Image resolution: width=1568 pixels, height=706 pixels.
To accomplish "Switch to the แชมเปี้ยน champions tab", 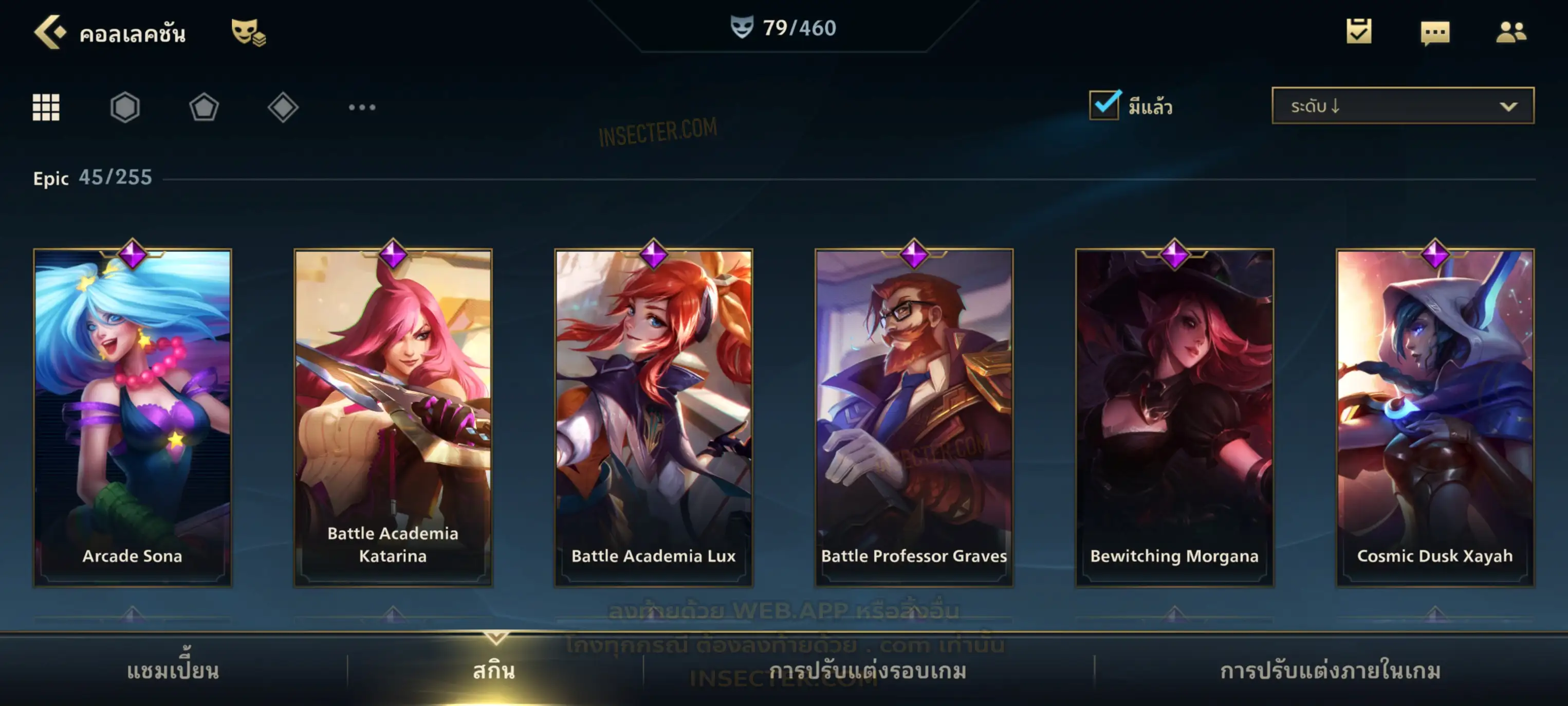I will click(173, 671).
